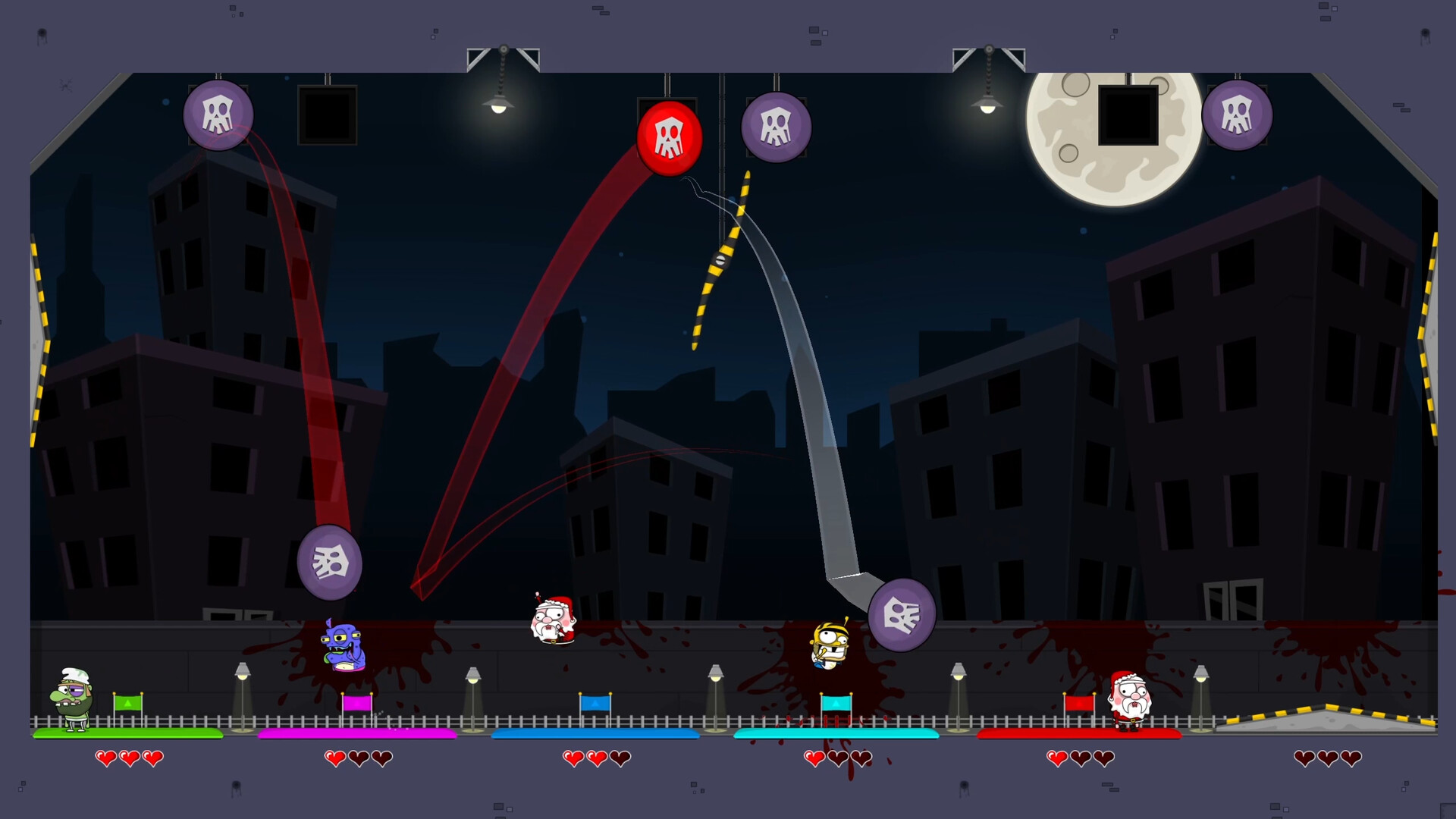Click the hanging lamp on the left ceiling mount
Viewport: 1456px width, 819px height.
(500, 105)
